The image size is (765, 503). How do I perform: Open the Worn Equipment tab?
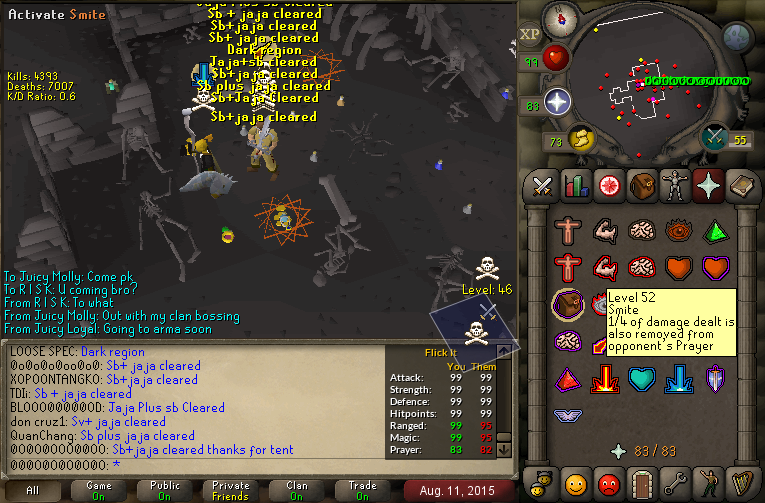coord(674,185)
